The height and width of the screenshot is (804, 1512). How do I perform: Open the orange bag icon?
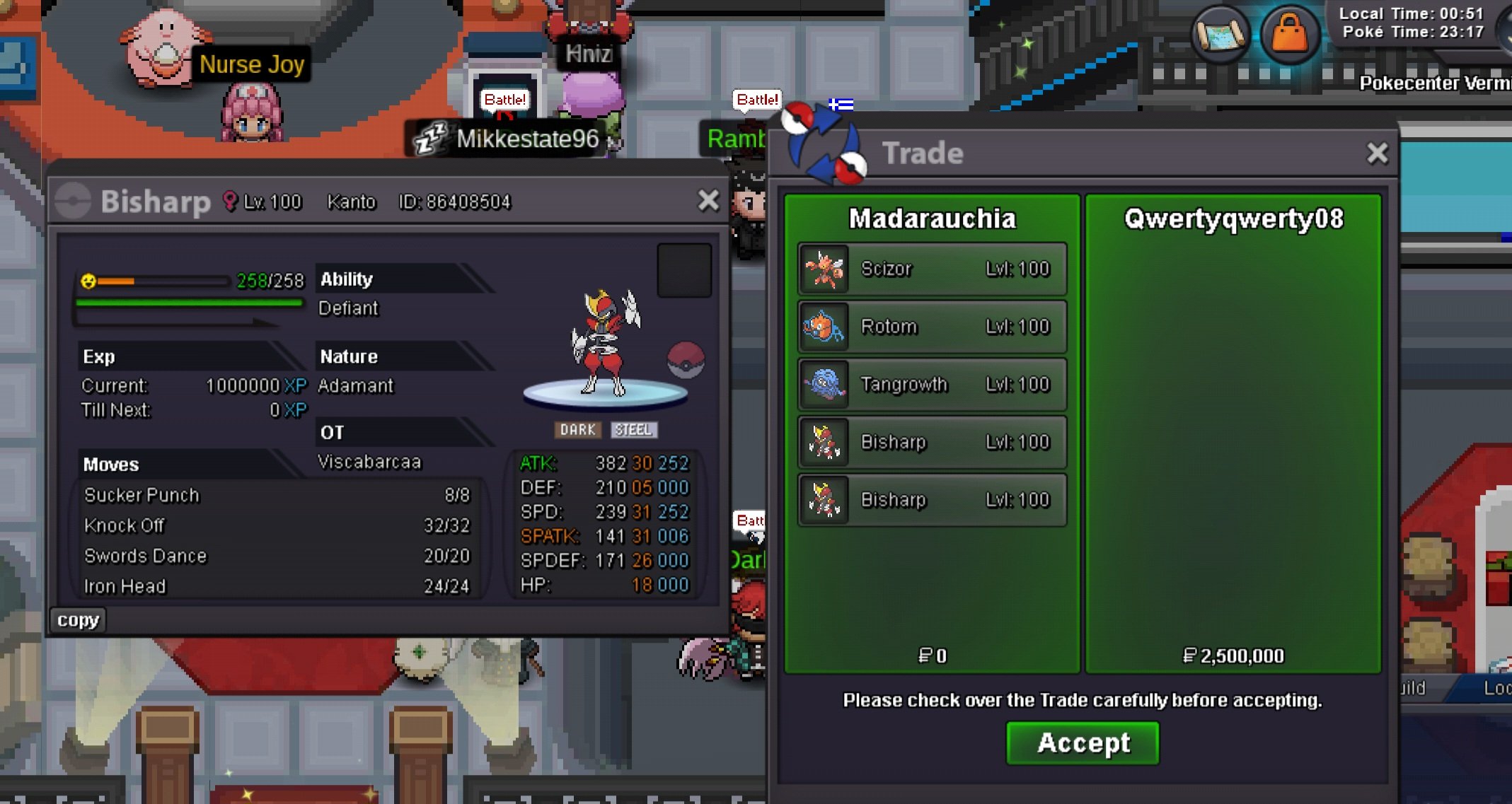click(x=1289, y=34)
